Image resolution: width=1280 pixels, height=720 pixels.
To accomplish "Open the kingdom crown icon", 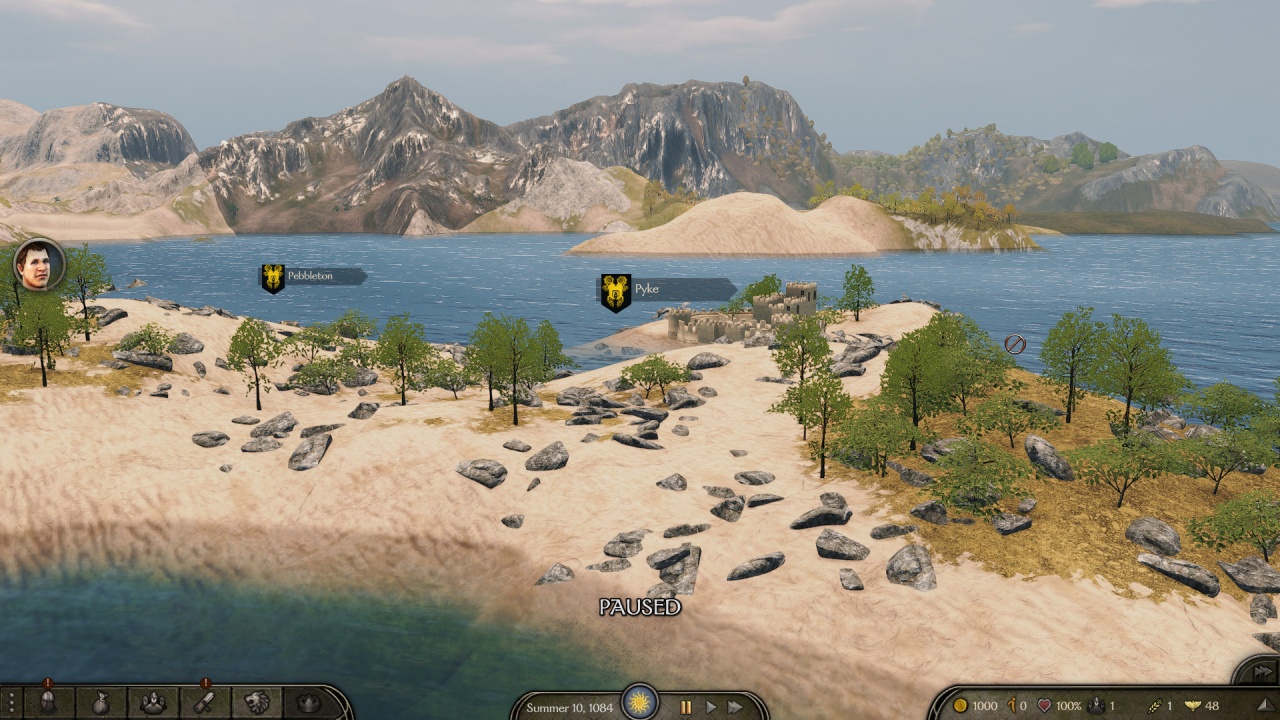I will coord(309,703).
